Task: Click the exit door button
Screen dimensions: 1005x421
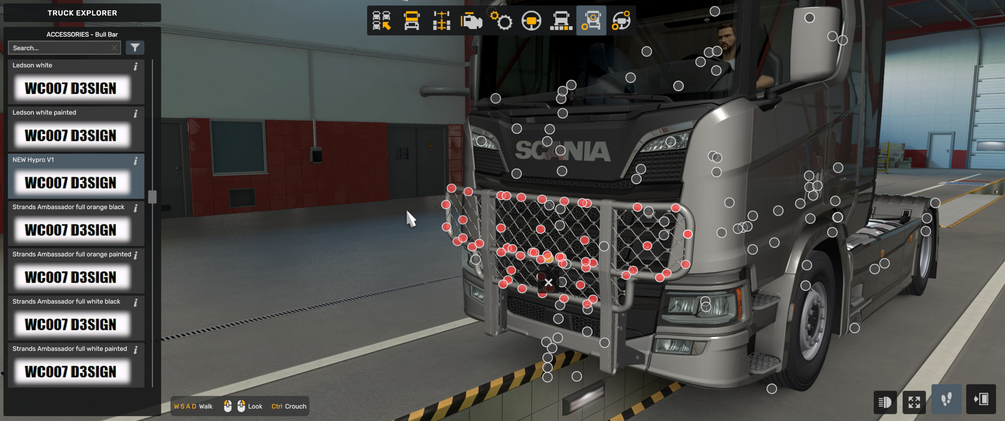Action: point(981,400)
